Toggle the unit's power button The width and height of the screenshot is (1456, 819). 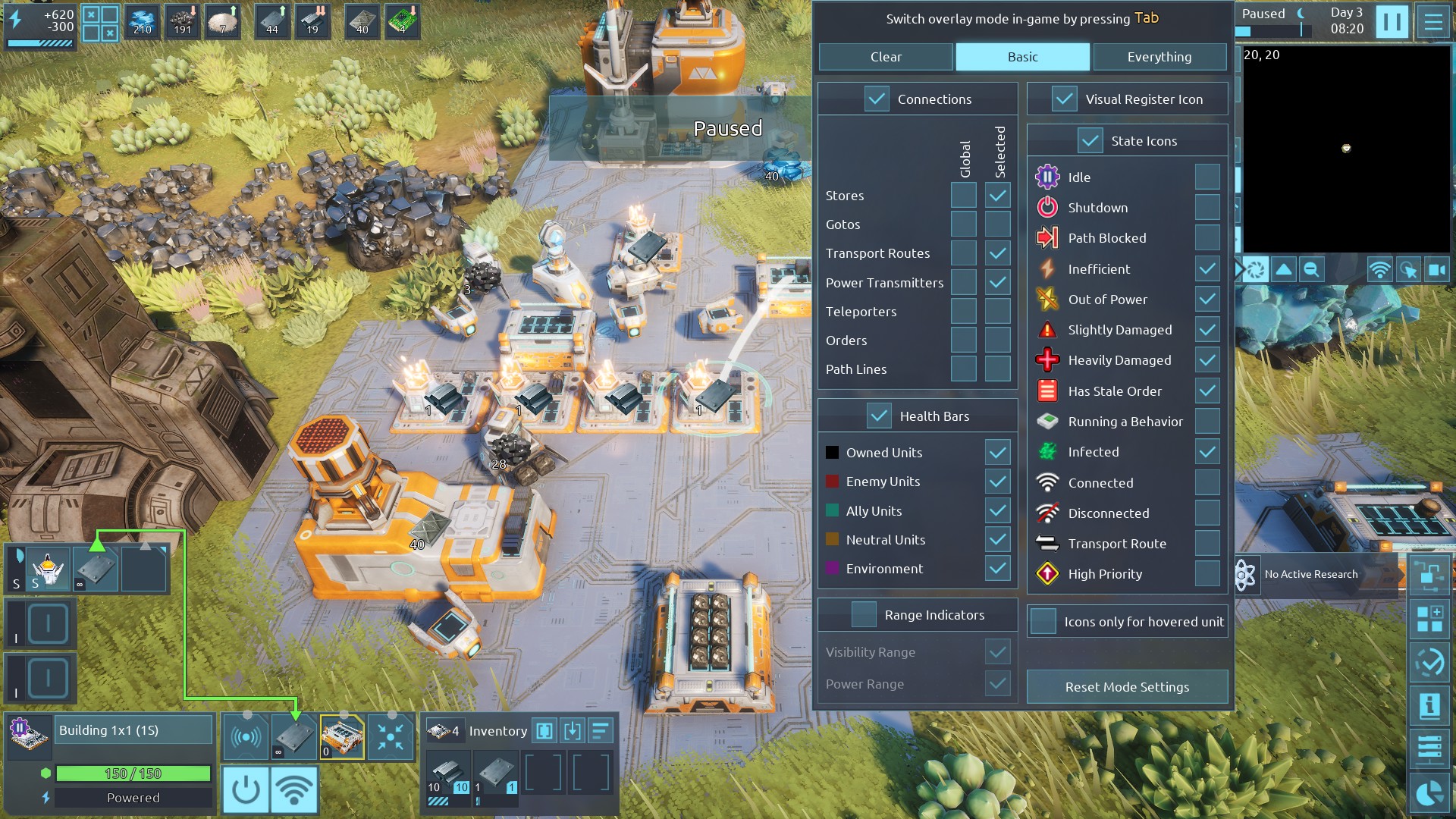(246, 789)
